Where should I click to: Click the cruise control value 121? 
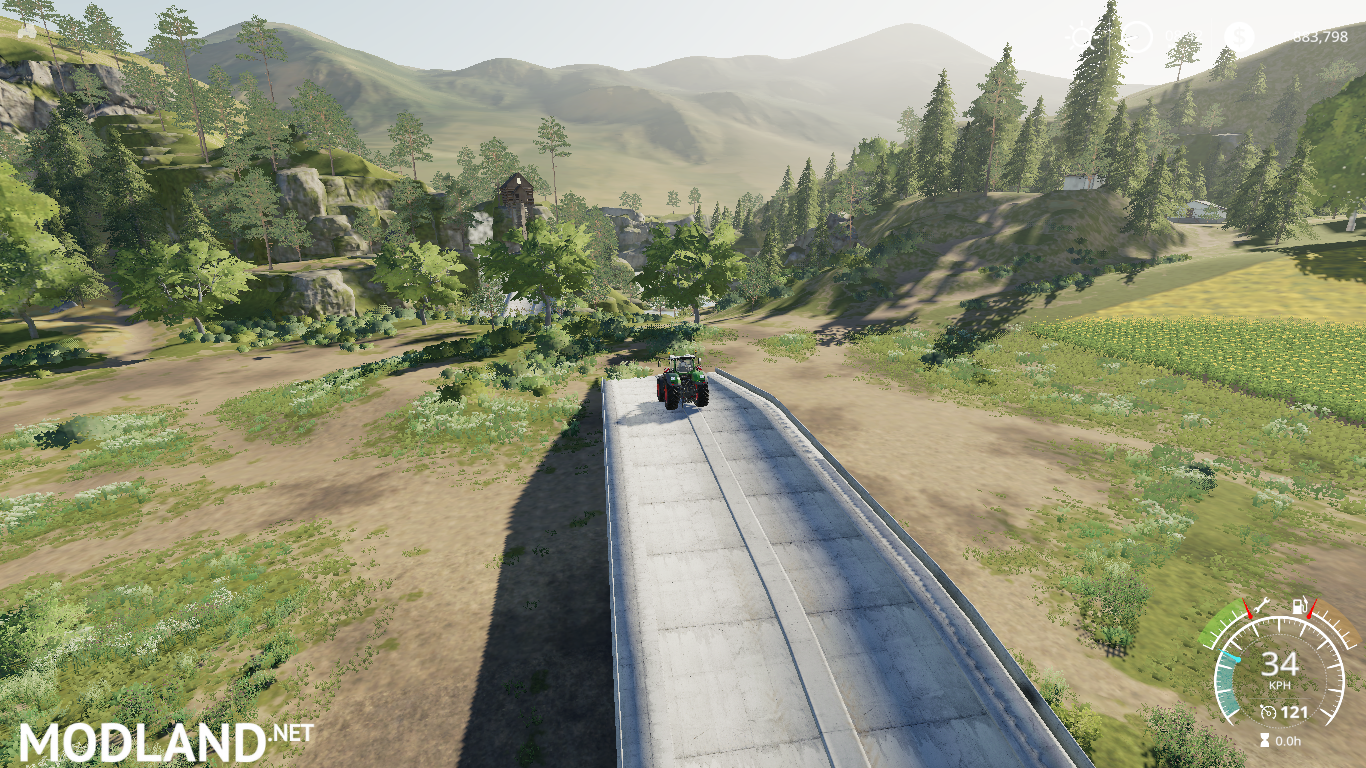point(1295,712)
